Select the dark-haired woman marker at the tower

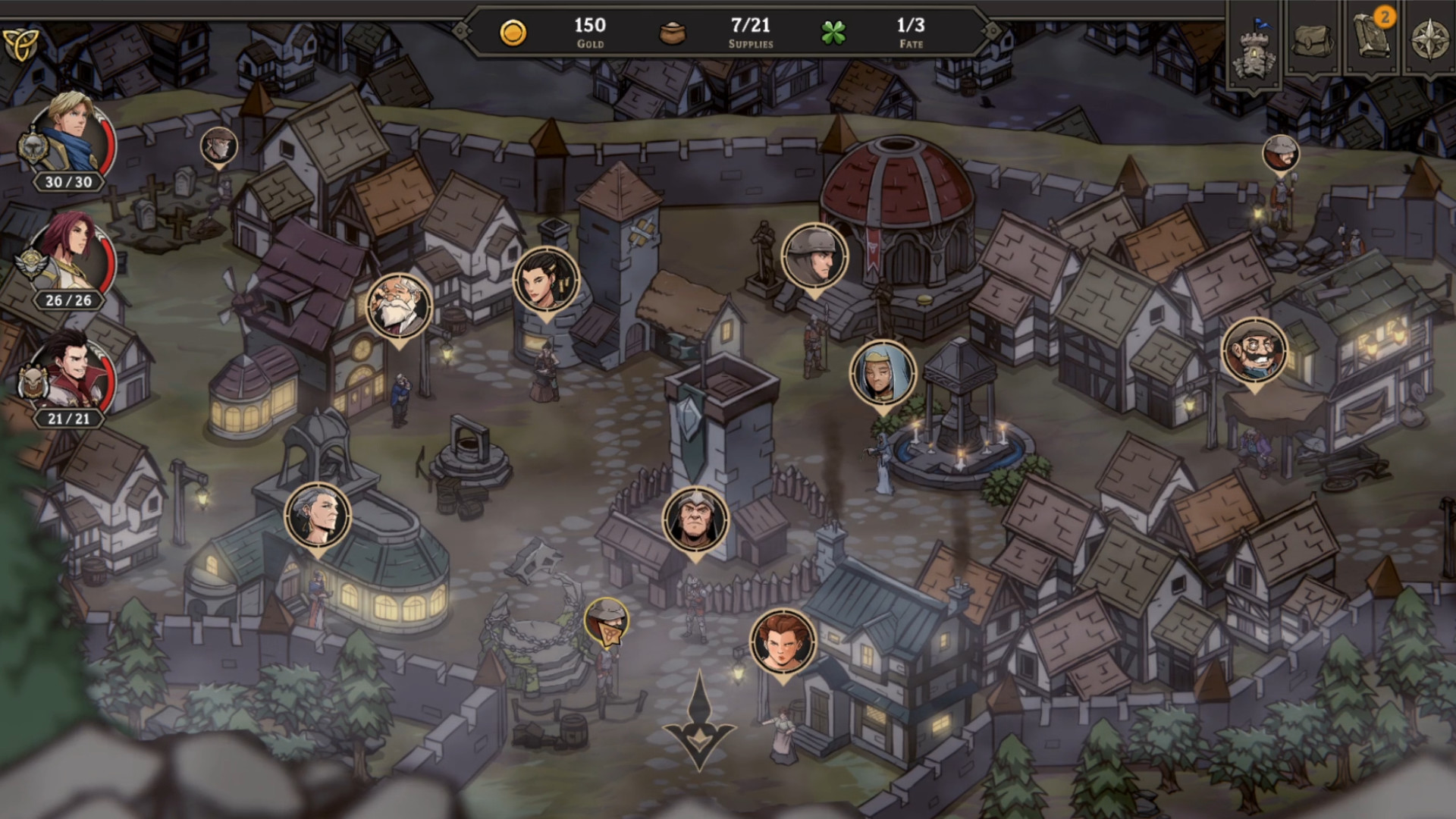[545, 279]
